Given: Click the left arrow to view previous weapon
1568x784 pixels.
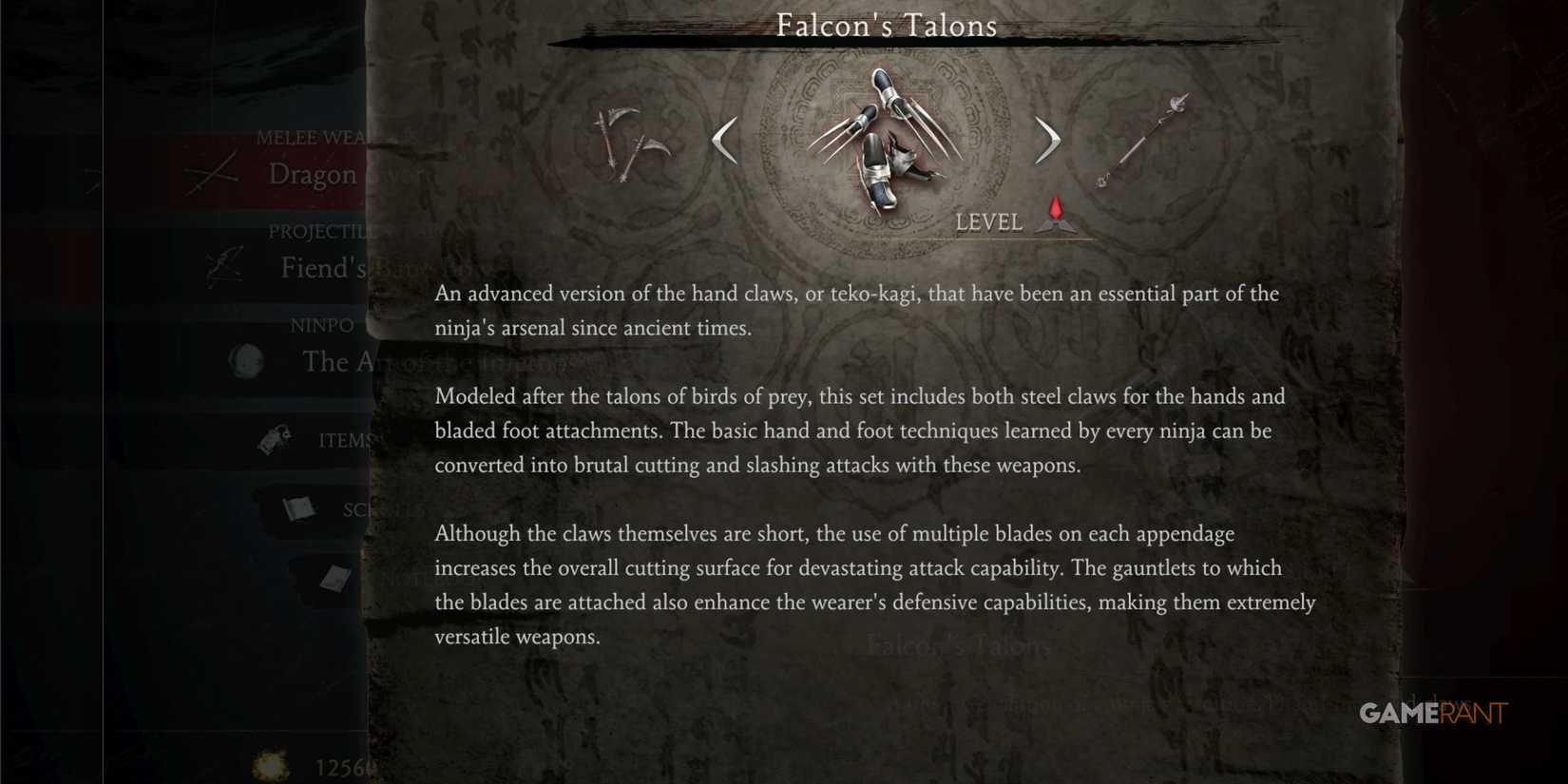Looking at the screenshot, I should coord(724,140).
